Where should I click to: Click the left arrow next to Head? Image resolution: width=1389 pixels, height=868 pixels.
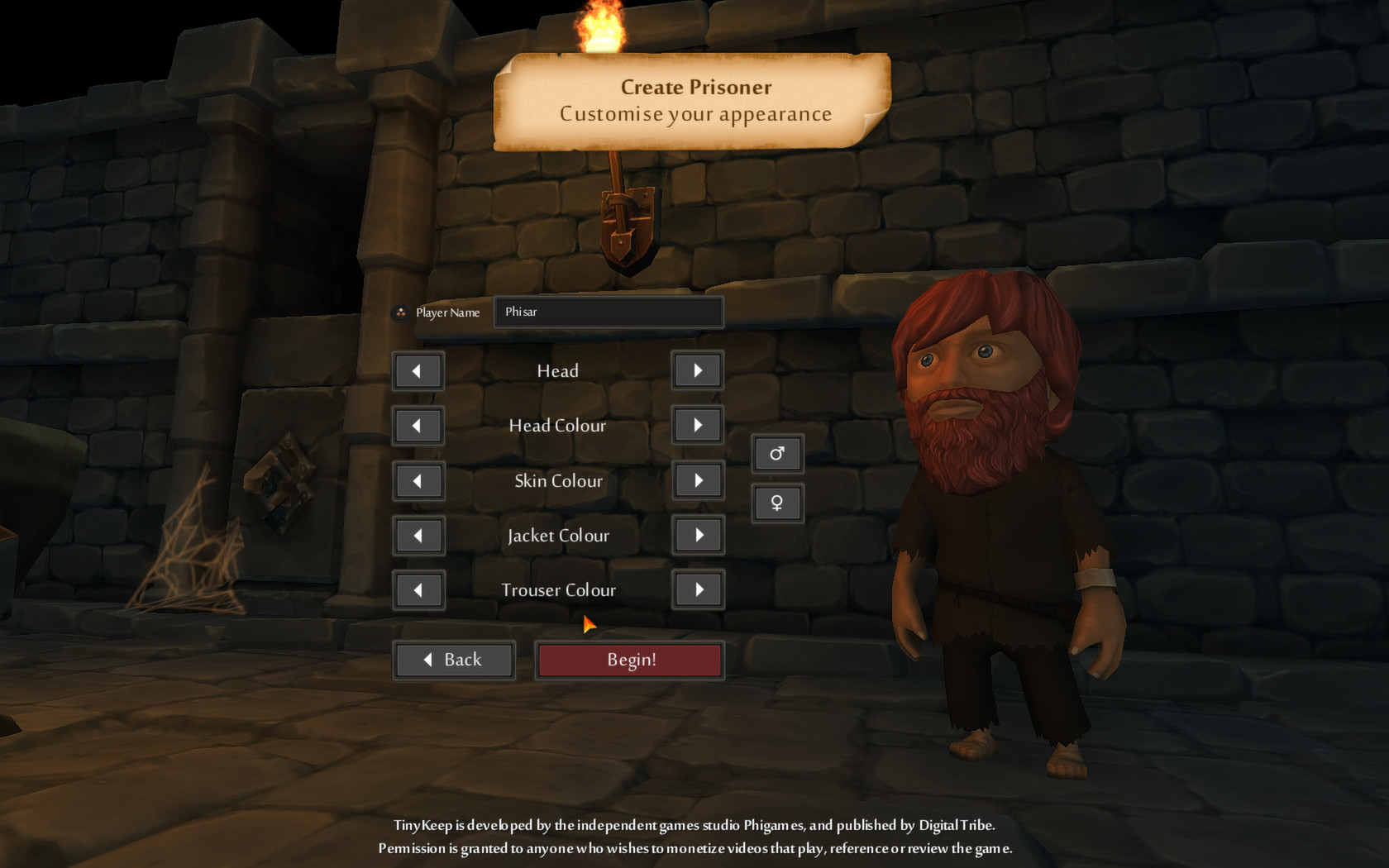point(418,370)
